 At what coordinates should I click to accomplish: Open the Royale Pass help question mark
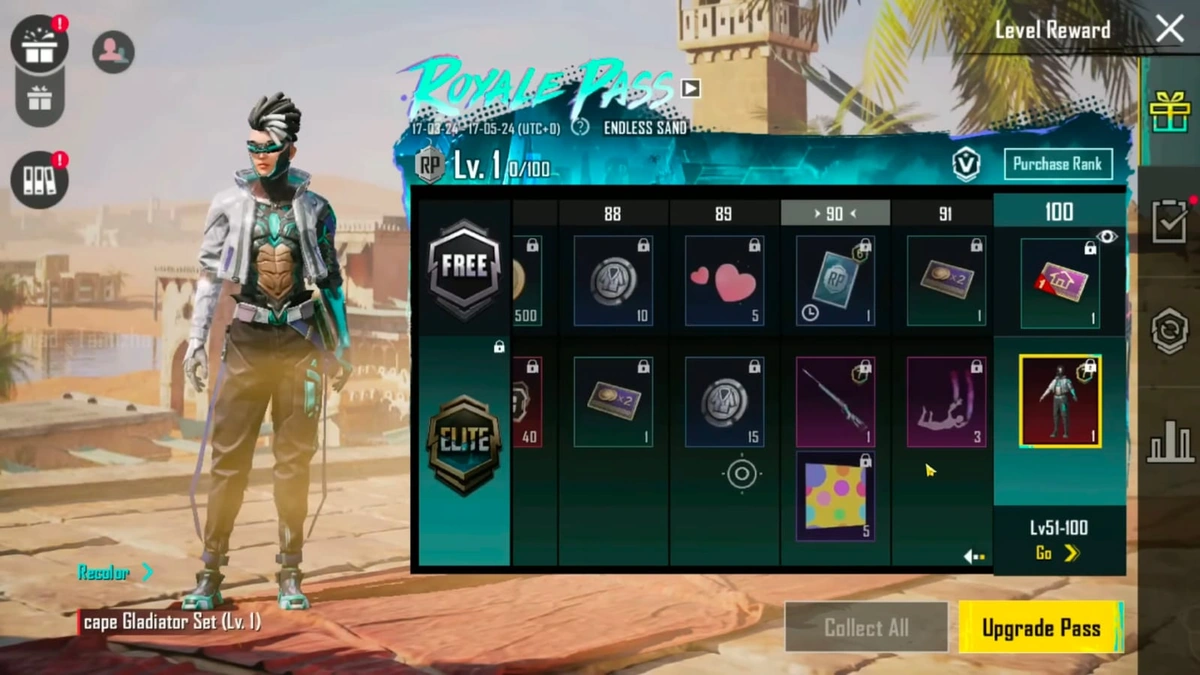(x=580, y=128)
